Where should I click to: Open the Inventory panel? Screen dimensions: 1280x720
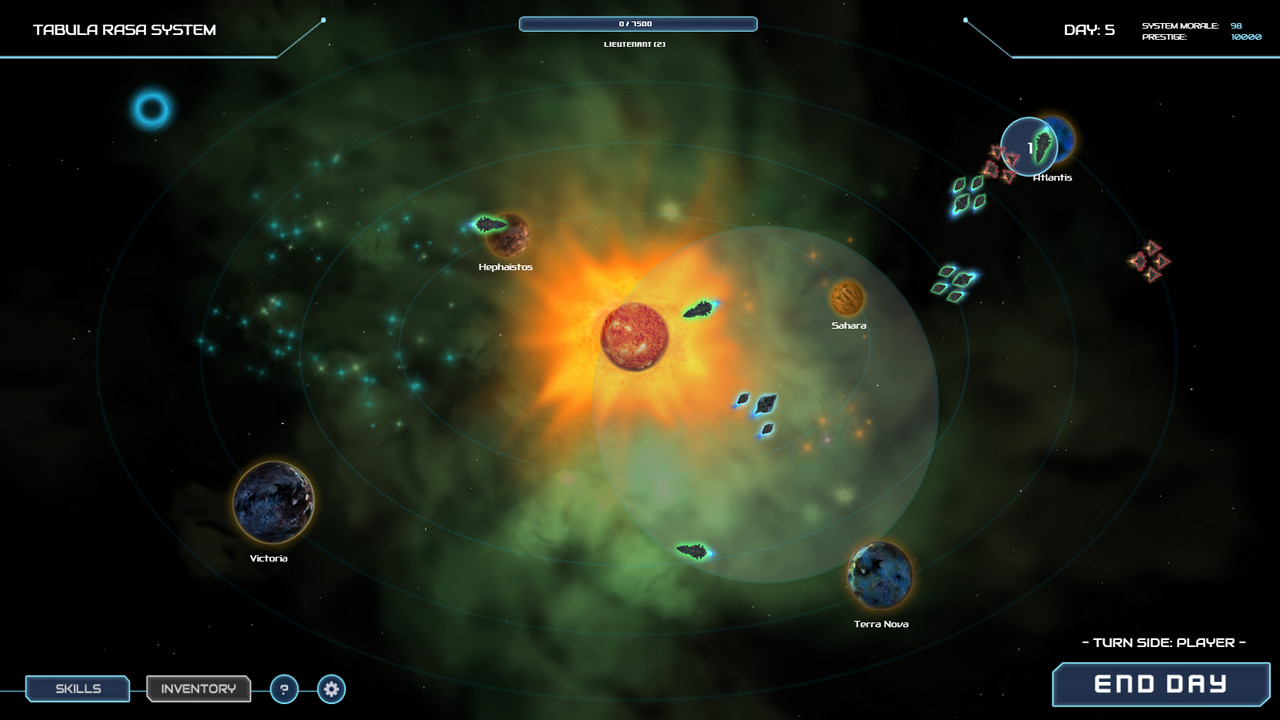[x=198, y=689]
